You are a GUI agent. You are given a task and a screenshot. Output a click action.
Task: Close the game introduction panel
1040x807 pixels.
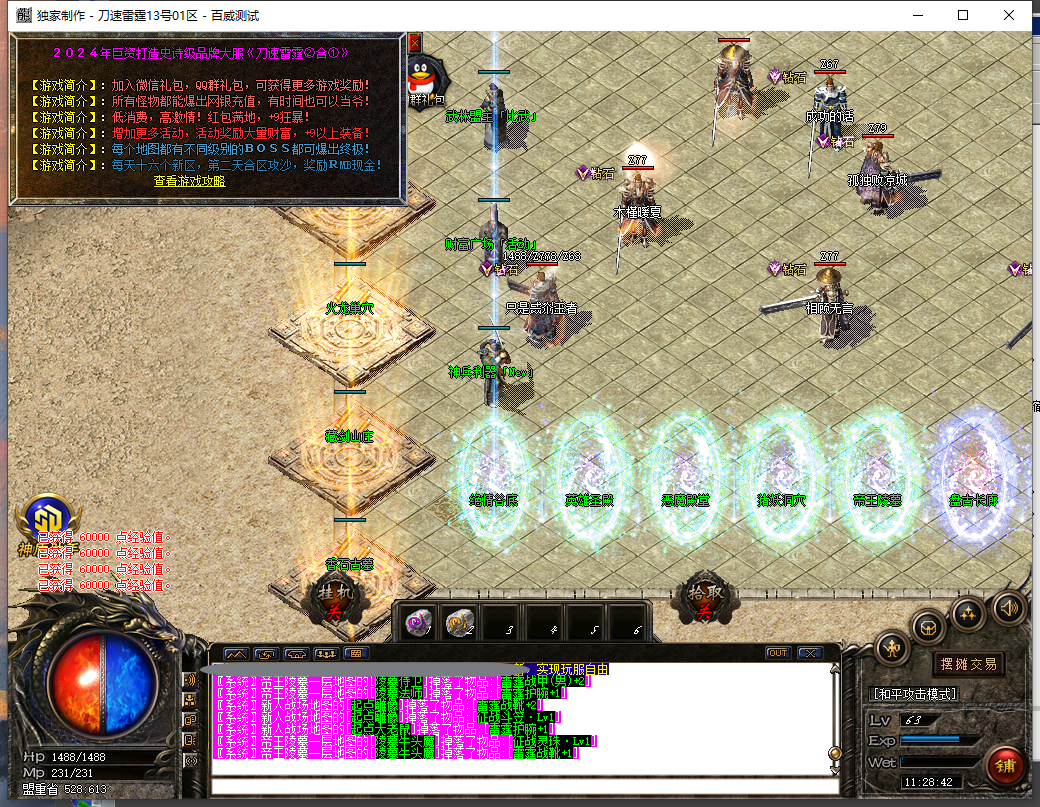[x=415, y=44]
